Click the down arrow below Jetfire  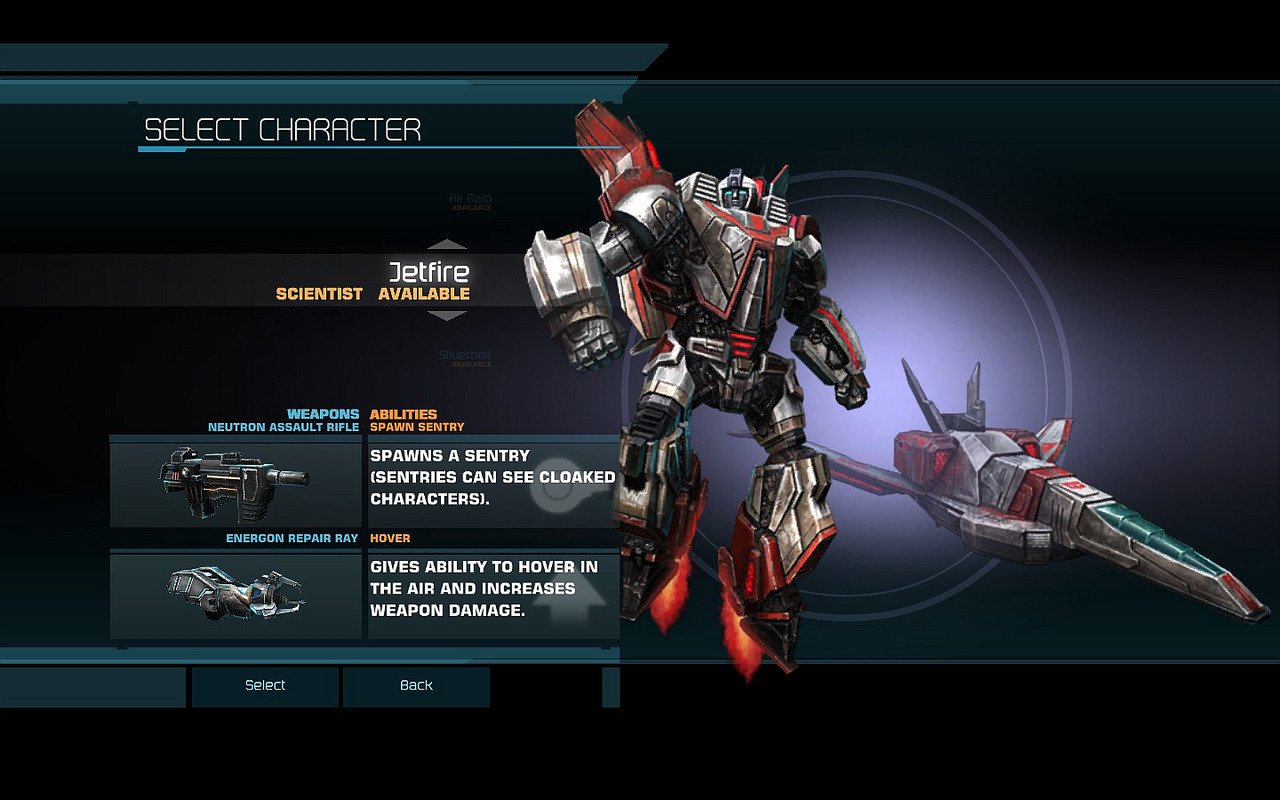pyautogui.click(x=447, y=316)
